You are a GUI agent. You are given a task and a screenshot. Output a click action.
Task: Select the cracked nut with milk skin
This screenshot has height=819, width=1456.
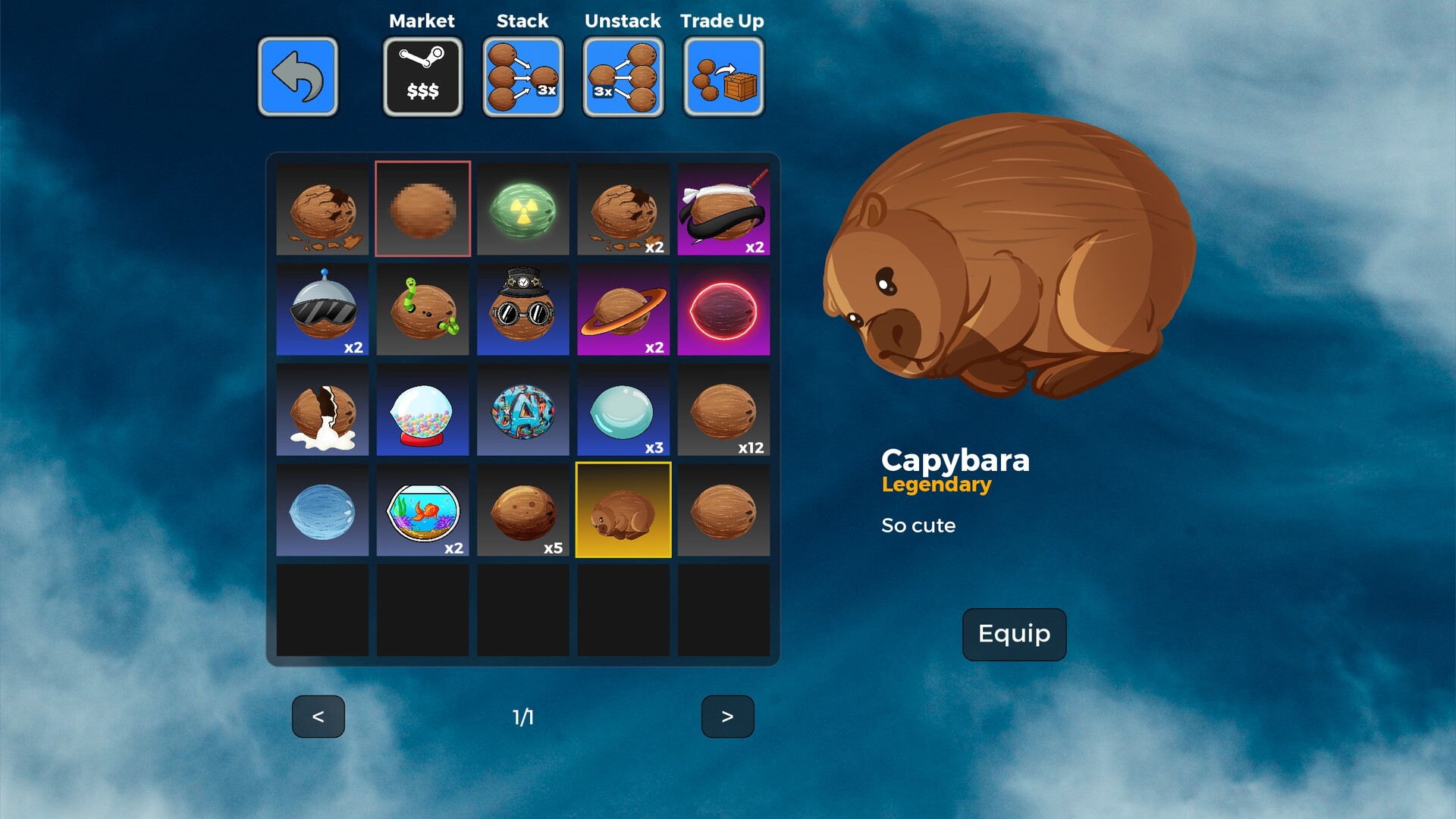322,409
